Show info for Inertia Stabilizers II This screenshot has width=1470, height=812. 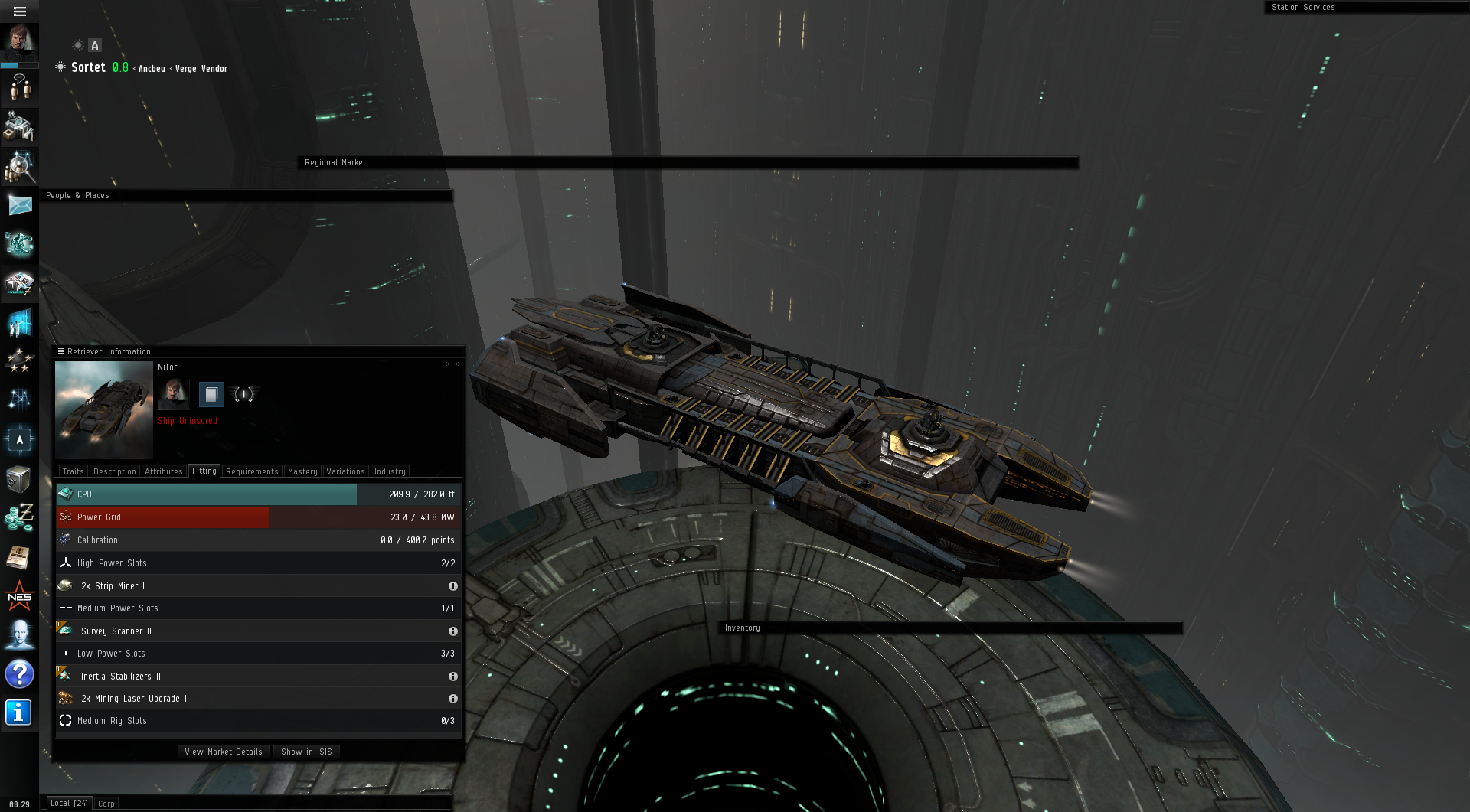click(x=453, y=677)
